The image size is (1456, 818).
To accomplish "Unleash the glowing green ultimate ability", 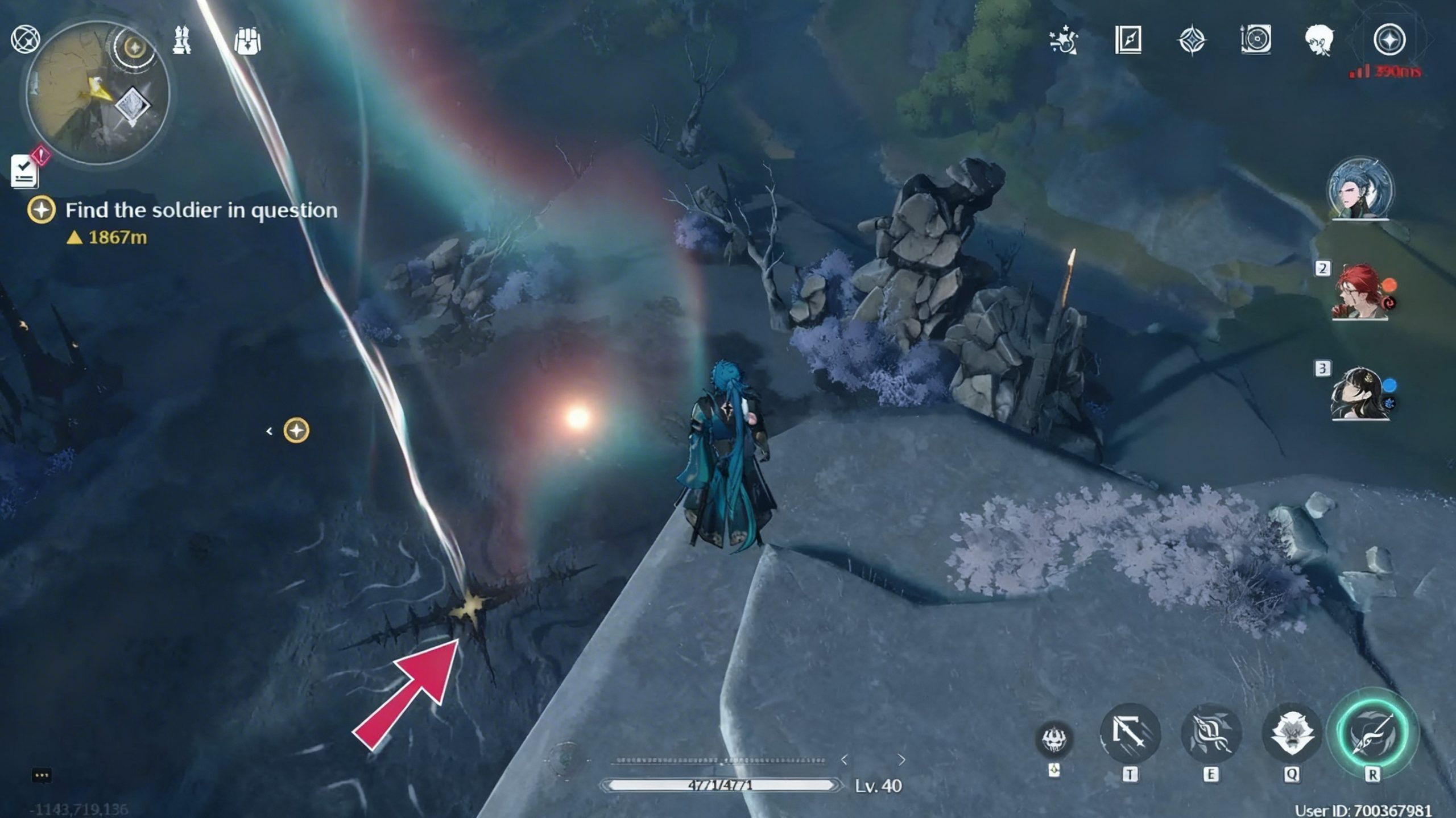I will [1372, 734].
